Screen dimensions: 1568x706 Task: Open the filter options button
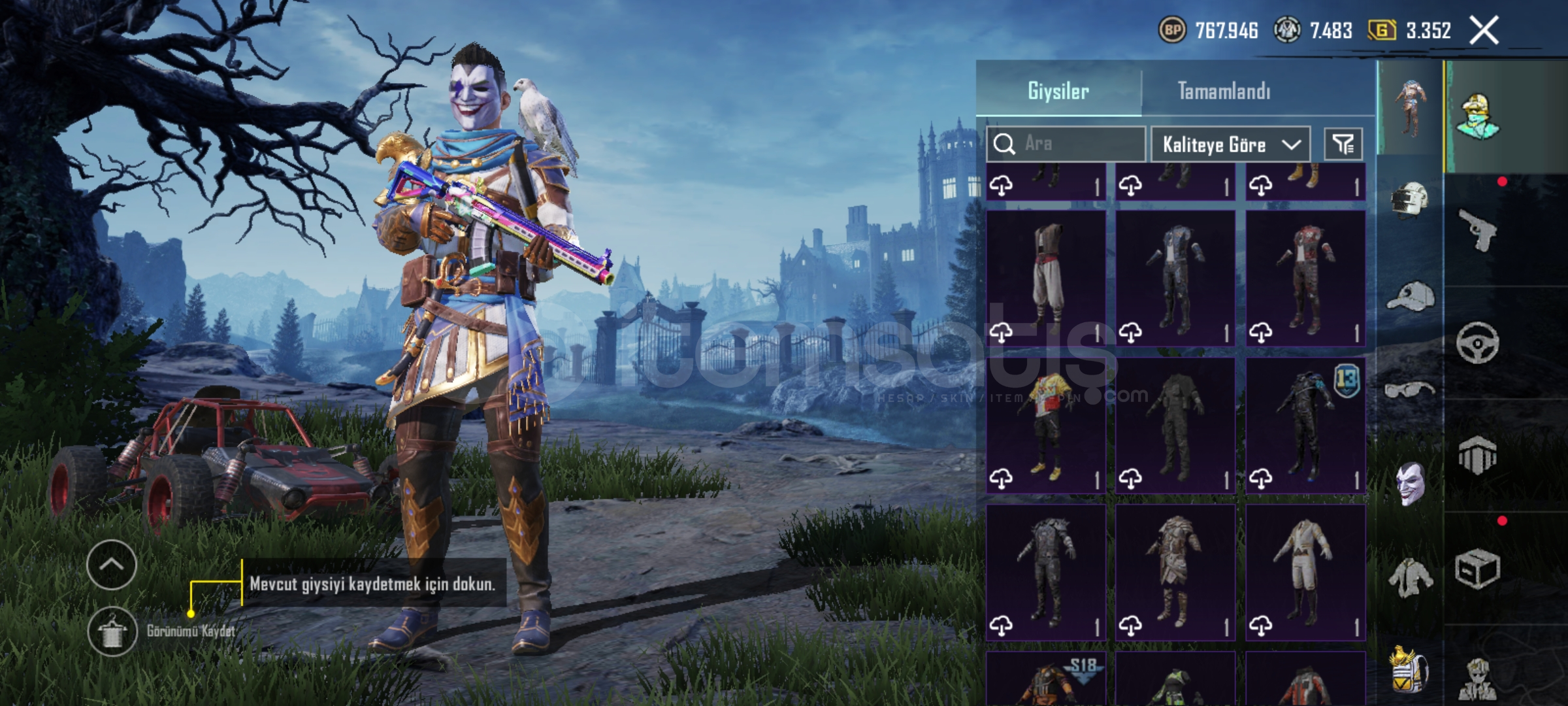[x=1343, y=144]
